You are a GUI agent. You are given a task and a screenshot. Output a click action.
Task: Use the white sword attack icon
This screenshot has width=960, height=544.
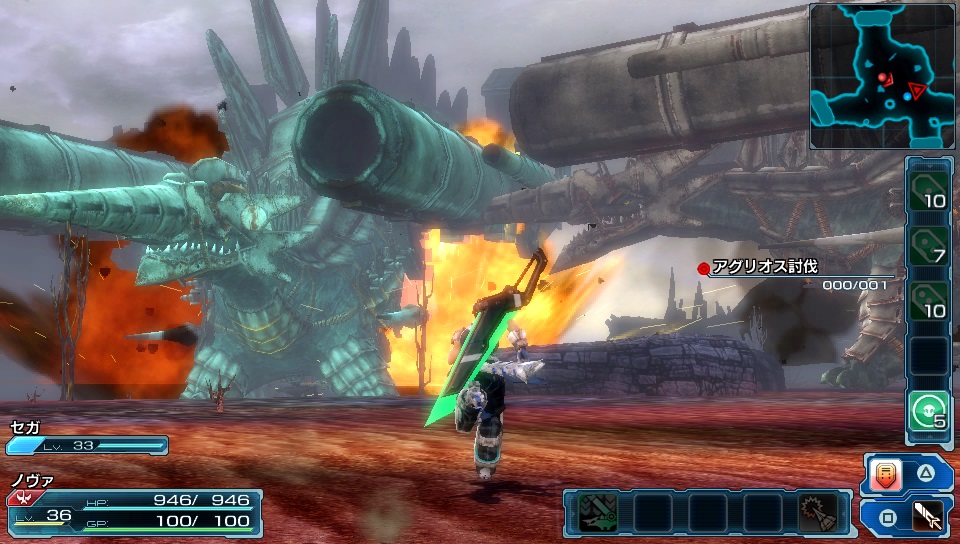929,517
